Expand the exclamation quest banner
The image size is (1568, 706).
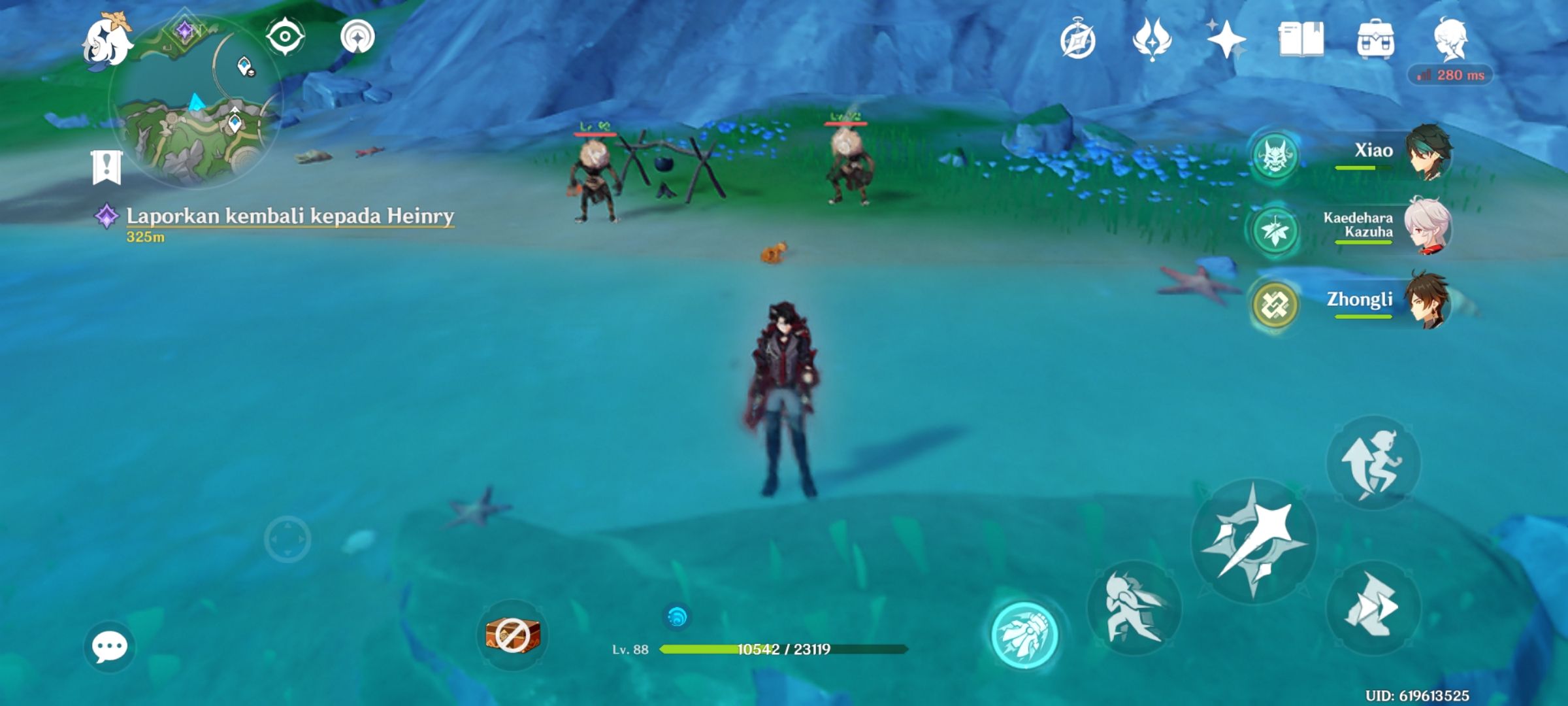tap(105, 167)
